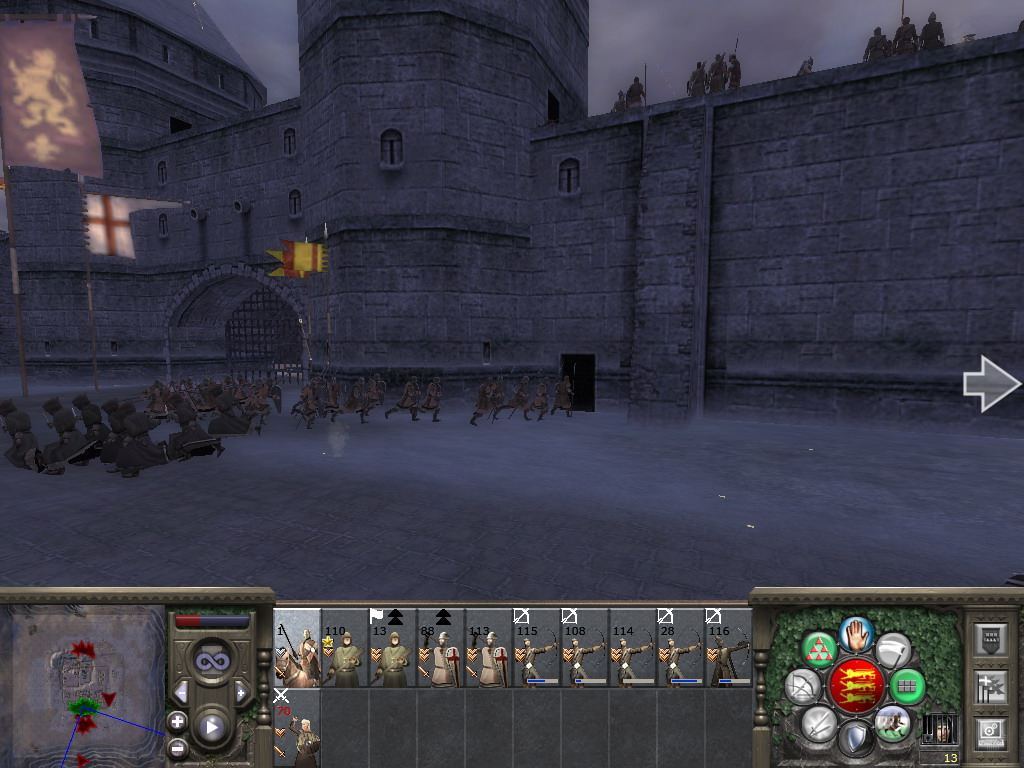Image resolution: width=1024 pixels, height=768 pixels.
Task: Activate the halt order hand icon
Action: (857, 634)
